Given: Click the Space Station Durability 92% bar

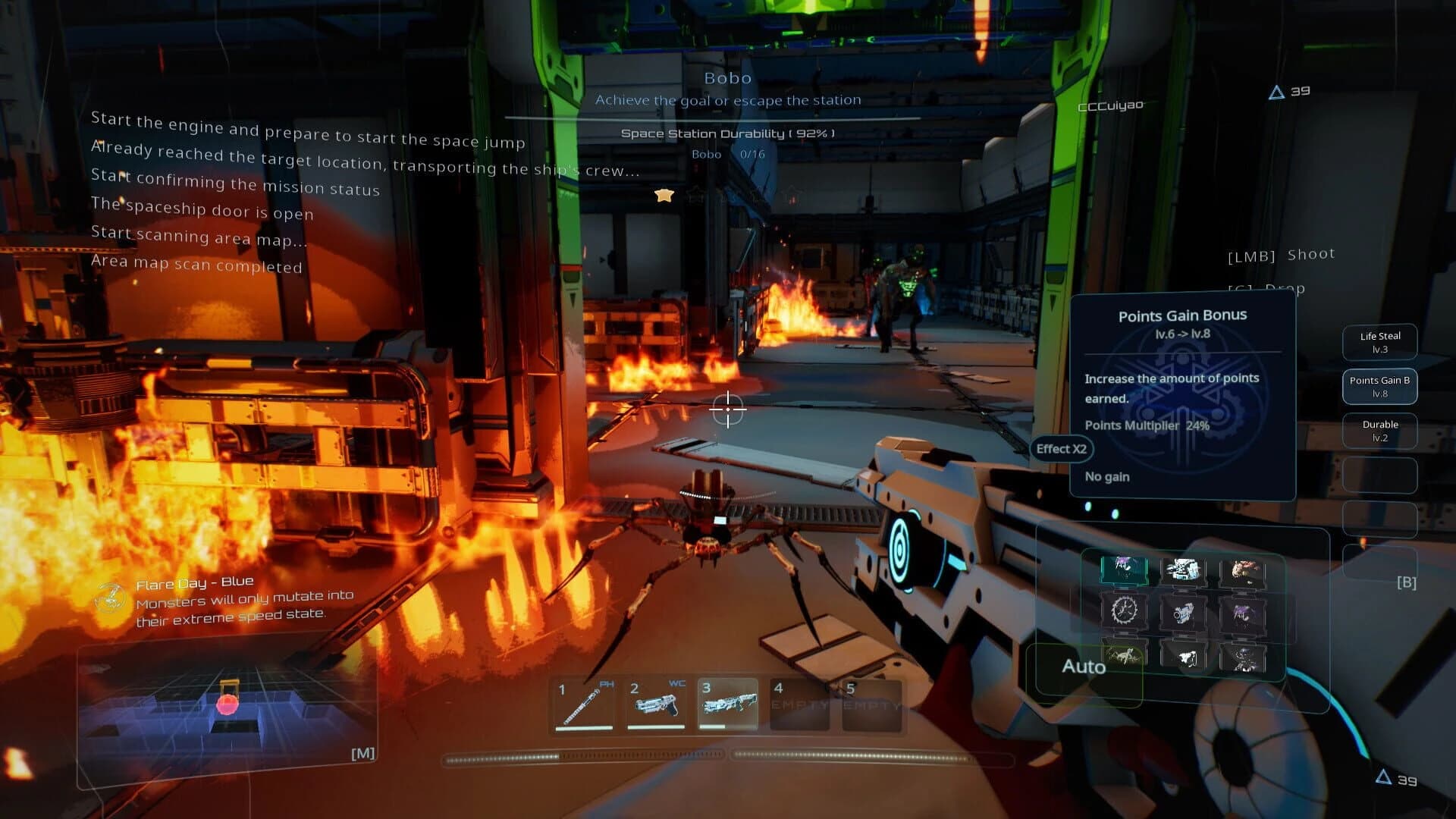Looking at the screenshot, I should [727, 132].
